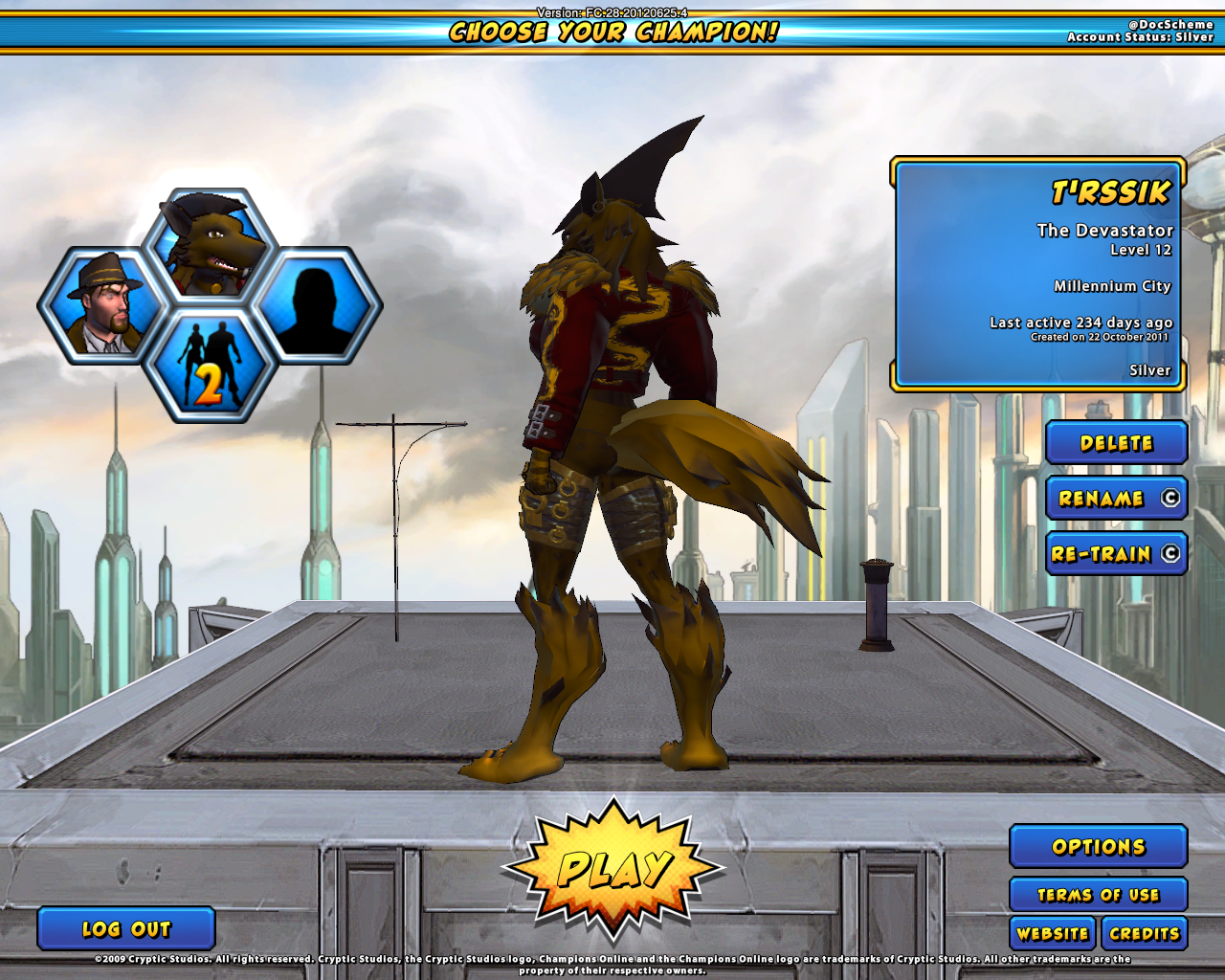1225x980 pixels.
Task: Click the hexagon with the number 2
Action: coord(211,366)
